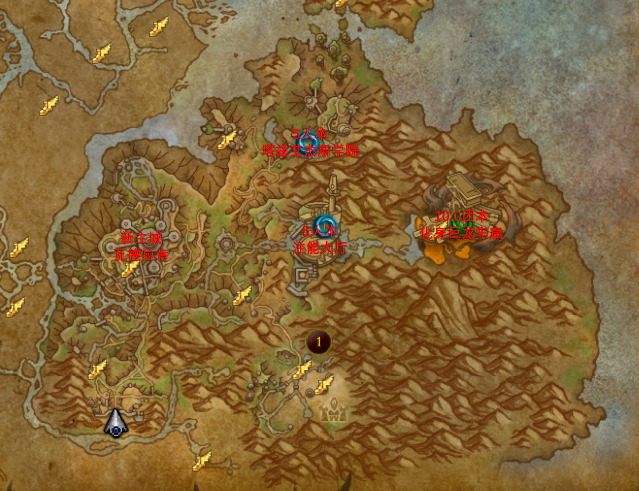Image resolution: width=639 pixels, height=491 pixels.
Task: Click the silver arrowhead player position marker
Action: [x=116, y=423]
